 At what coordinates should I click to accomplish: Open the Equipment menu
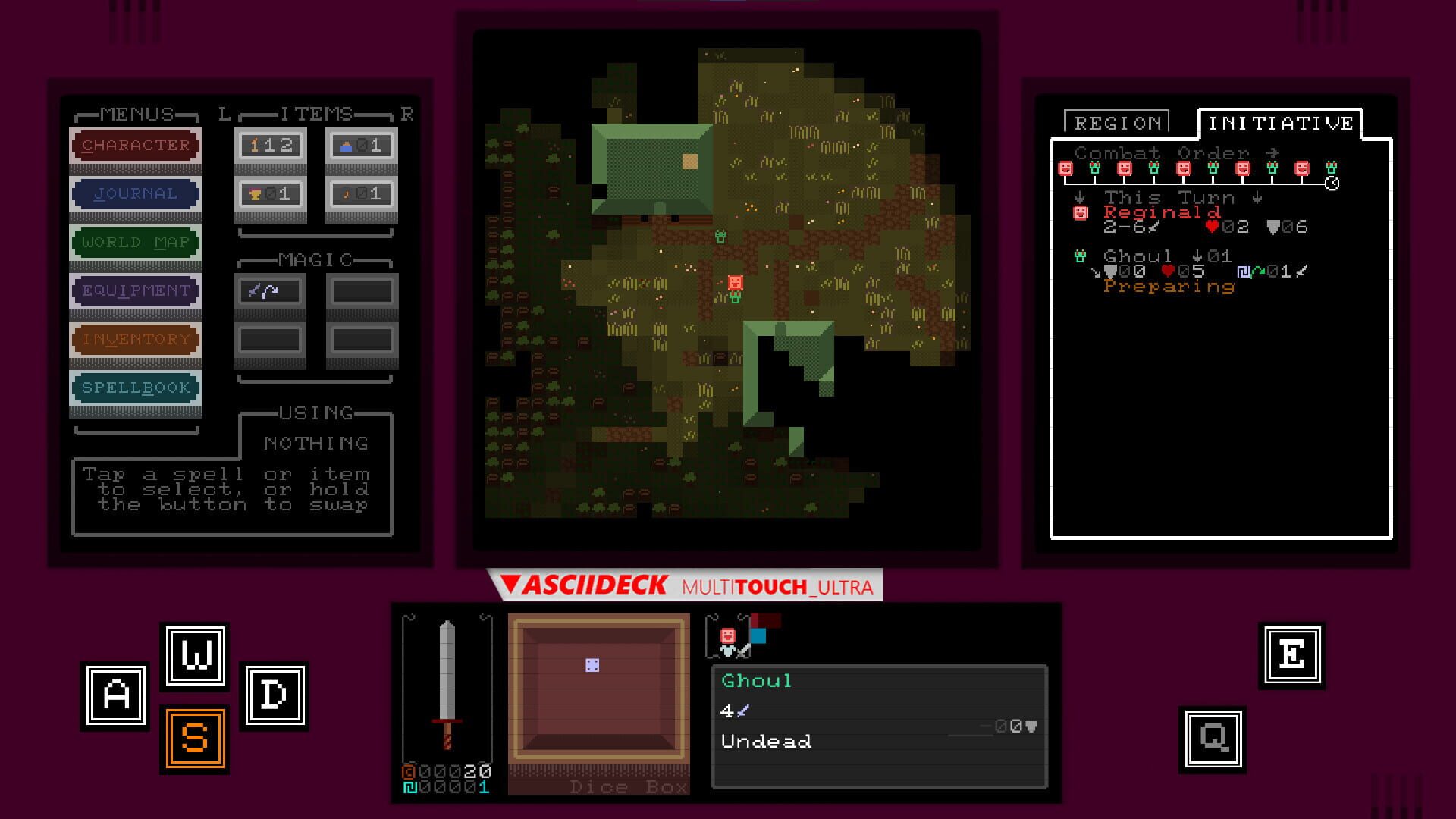point(135,290)
